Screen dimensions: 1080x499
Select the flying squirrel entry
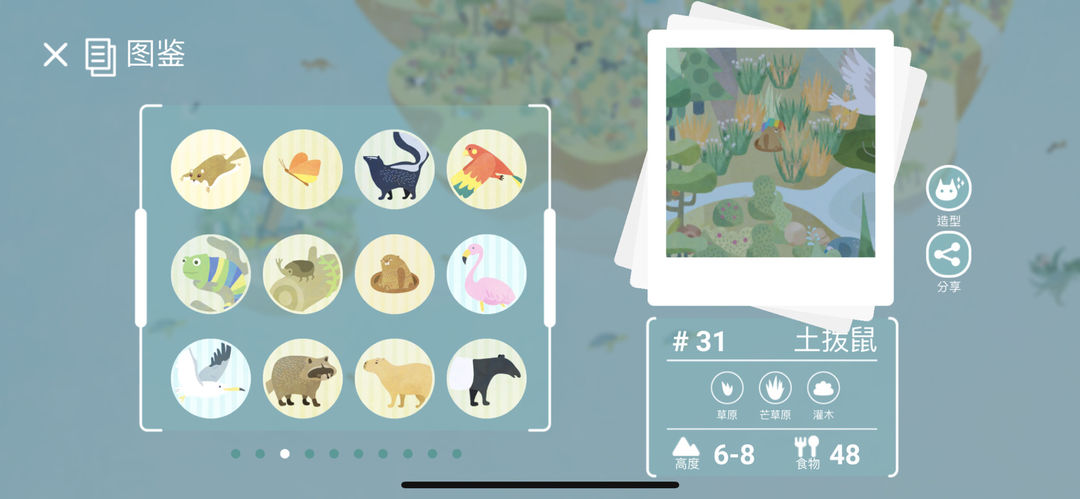point(211,169)
